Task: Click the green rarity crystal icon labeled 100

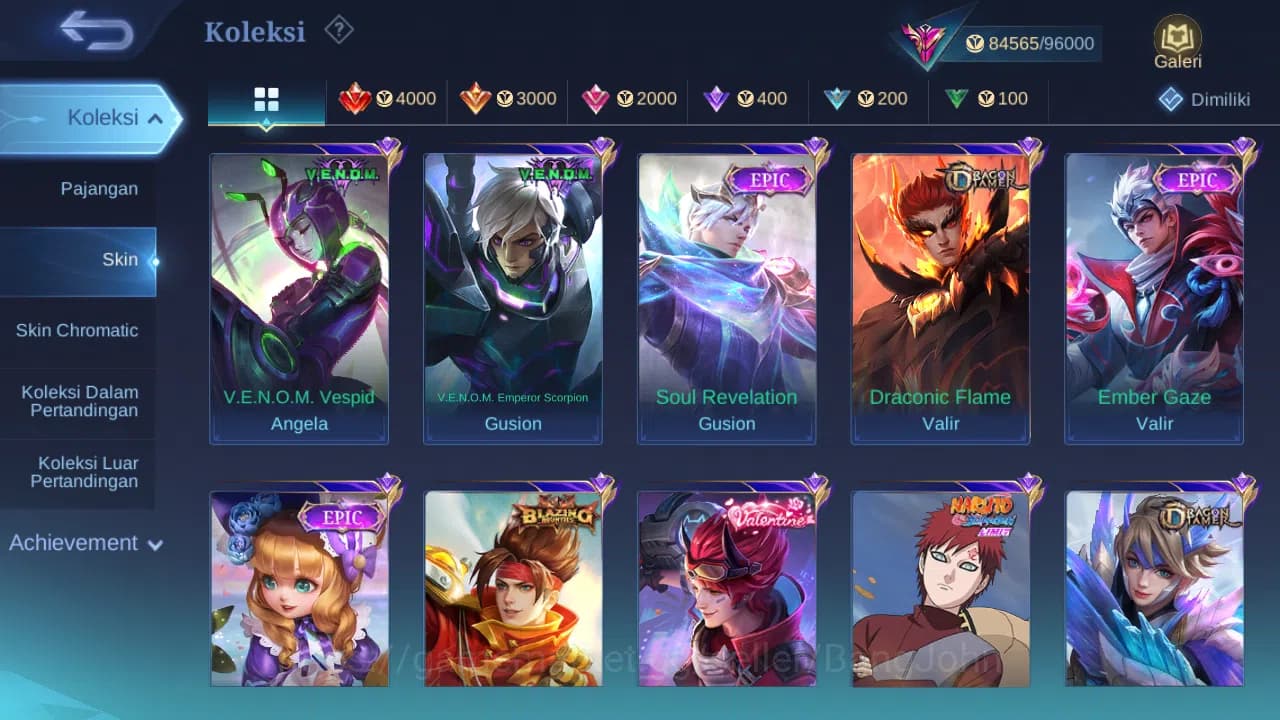Action: pos(959,99)
